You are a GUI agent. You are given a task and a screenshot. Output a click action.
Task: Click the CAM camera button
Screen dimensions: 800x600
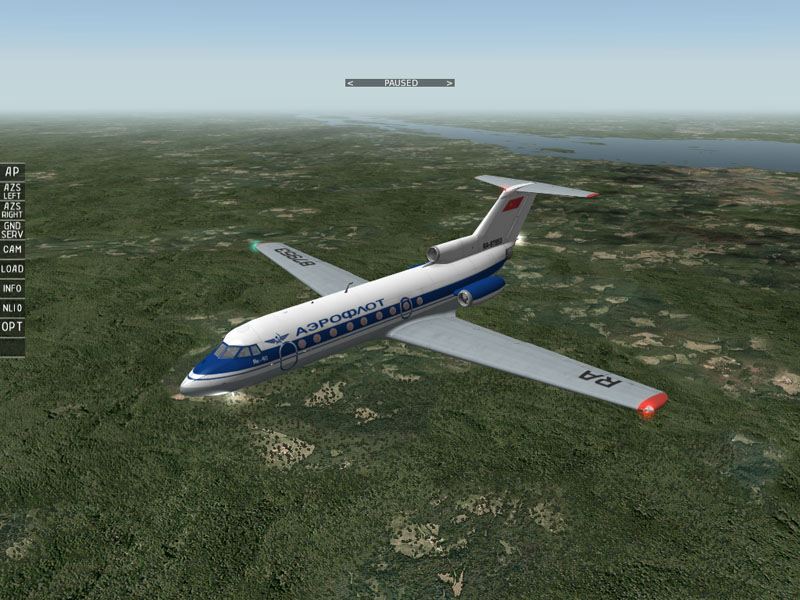point(12,249)
